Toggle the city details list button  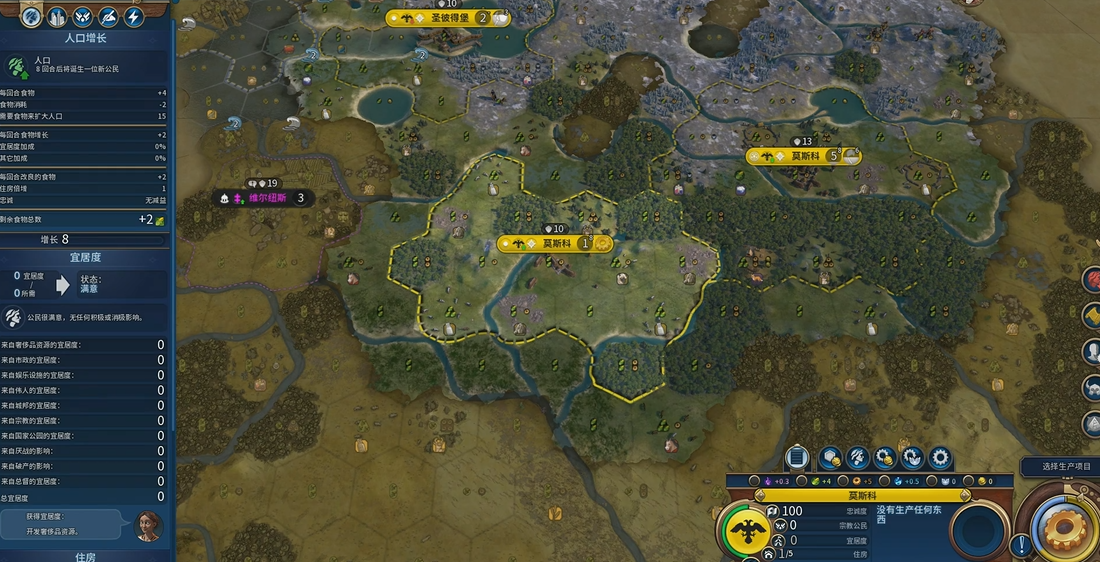[x=797, y=458]
